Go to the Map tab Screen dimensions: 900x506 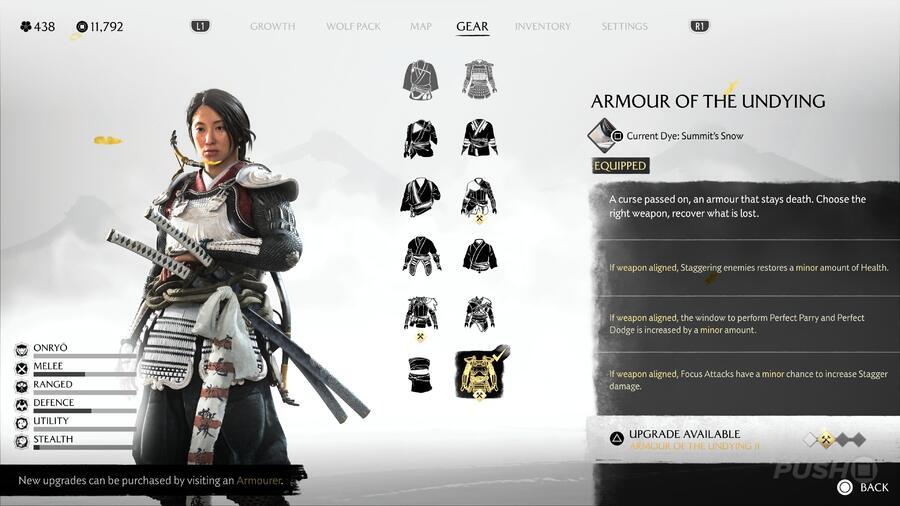(x=421, y=26)
